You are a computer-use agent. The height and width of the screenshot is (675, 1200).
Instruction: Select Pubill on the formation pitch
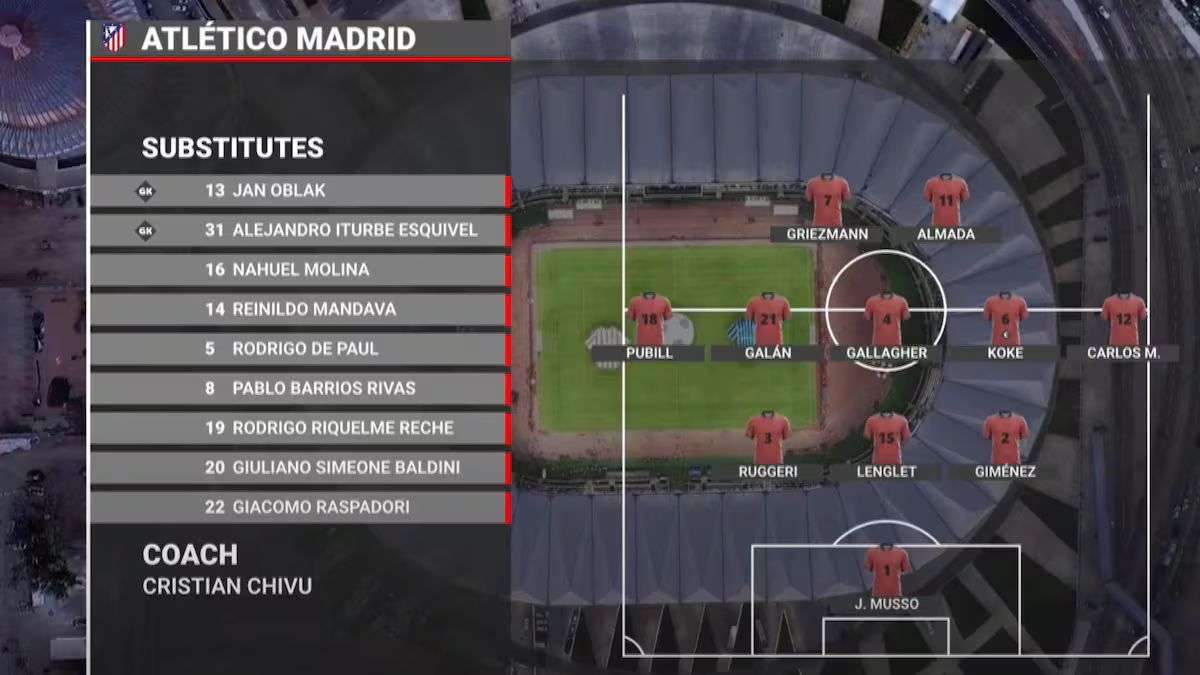click(650, 318)
